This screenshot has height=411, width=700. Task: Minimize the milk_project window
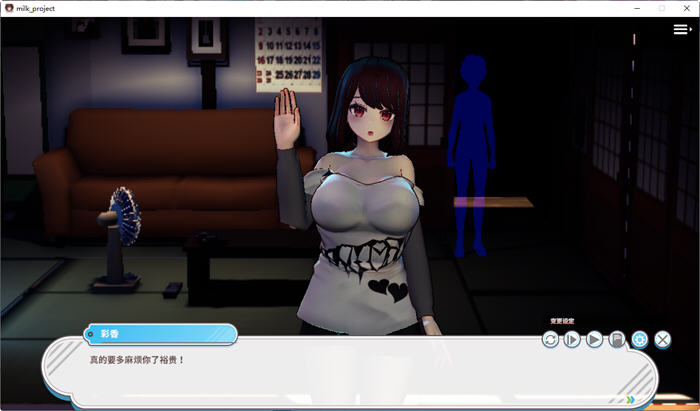point(637,7)
